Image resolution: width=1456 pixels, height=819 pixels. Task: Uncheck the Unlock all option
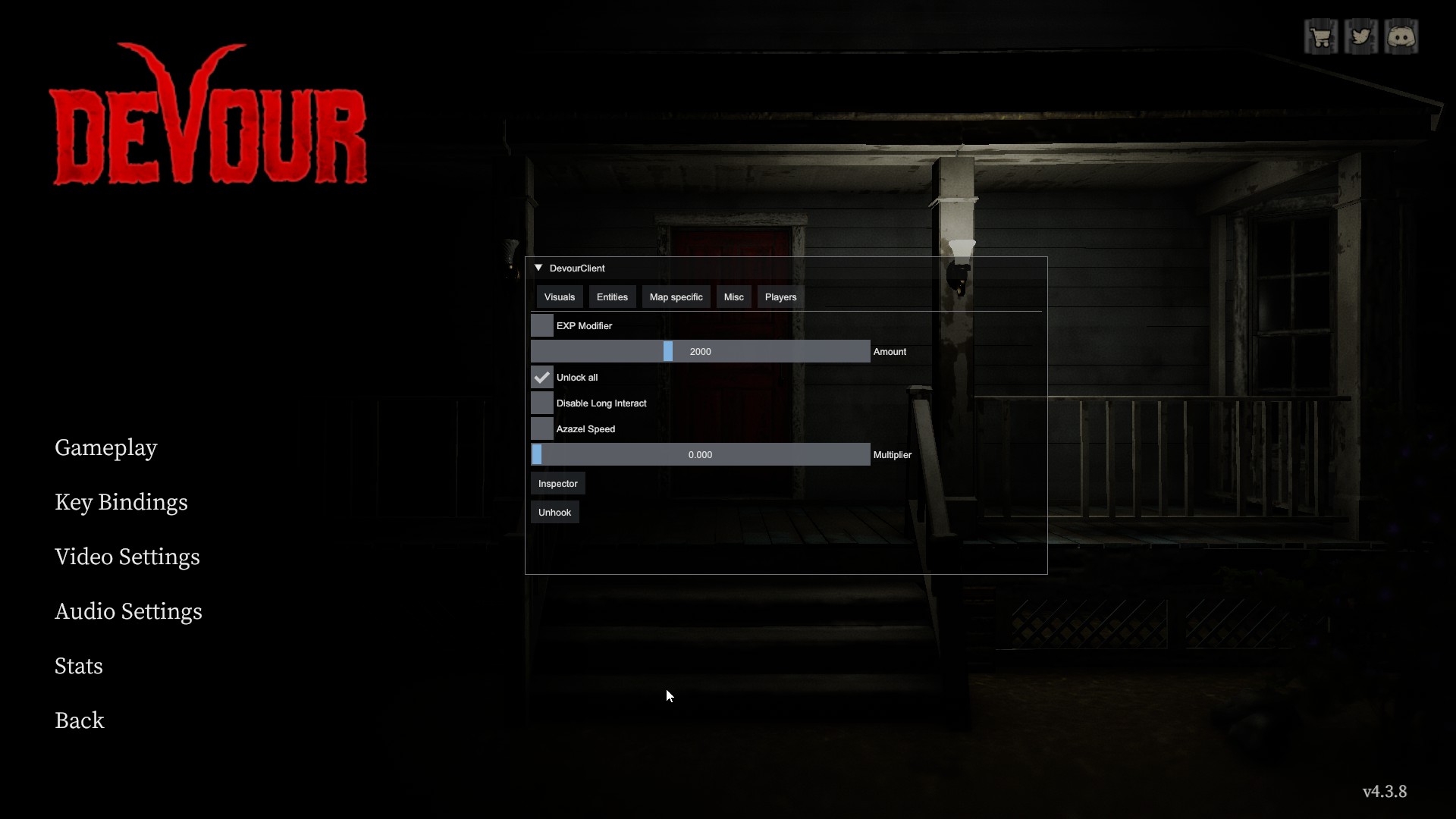pos(541,377)
